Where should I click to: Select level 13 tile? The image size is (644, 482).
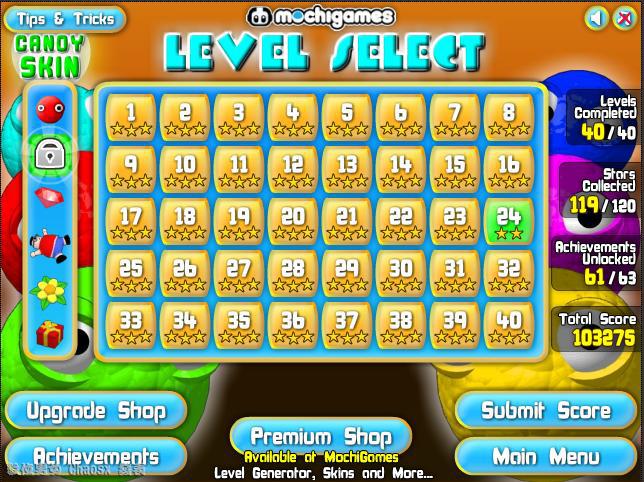coord(347,169)
